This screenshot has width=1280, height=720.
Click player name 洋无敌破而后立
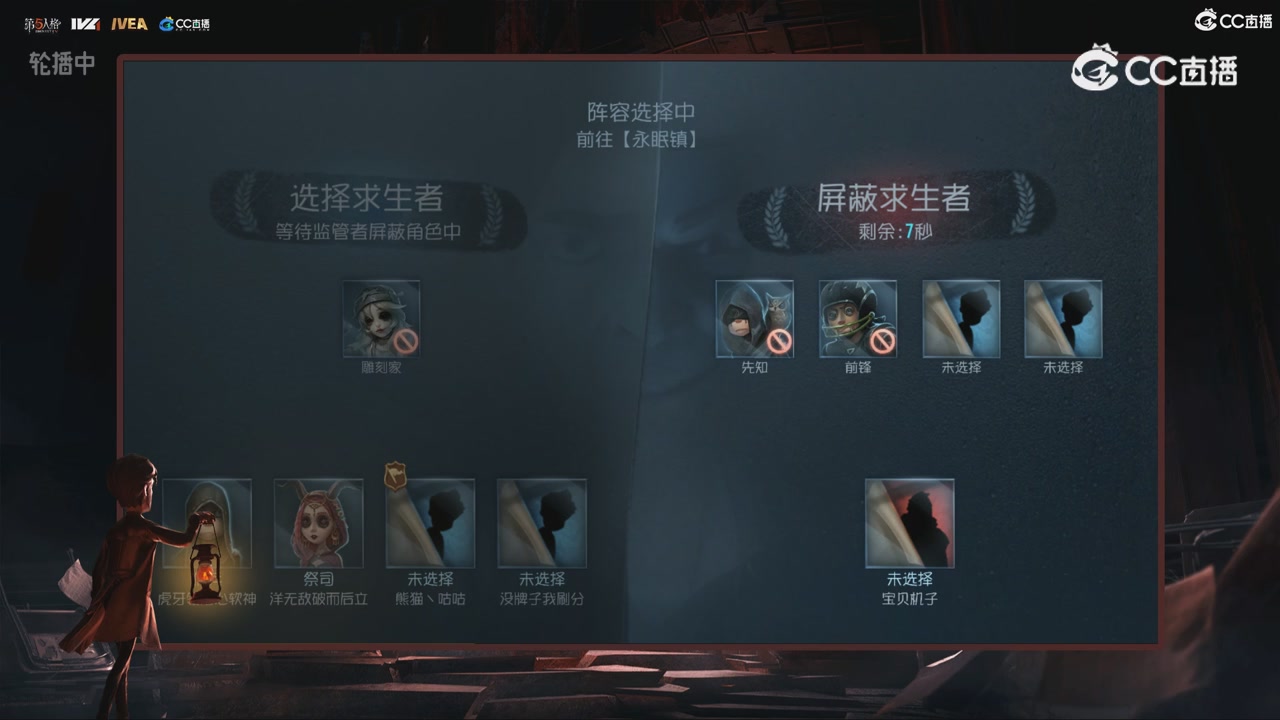click(x=318, y=599)
